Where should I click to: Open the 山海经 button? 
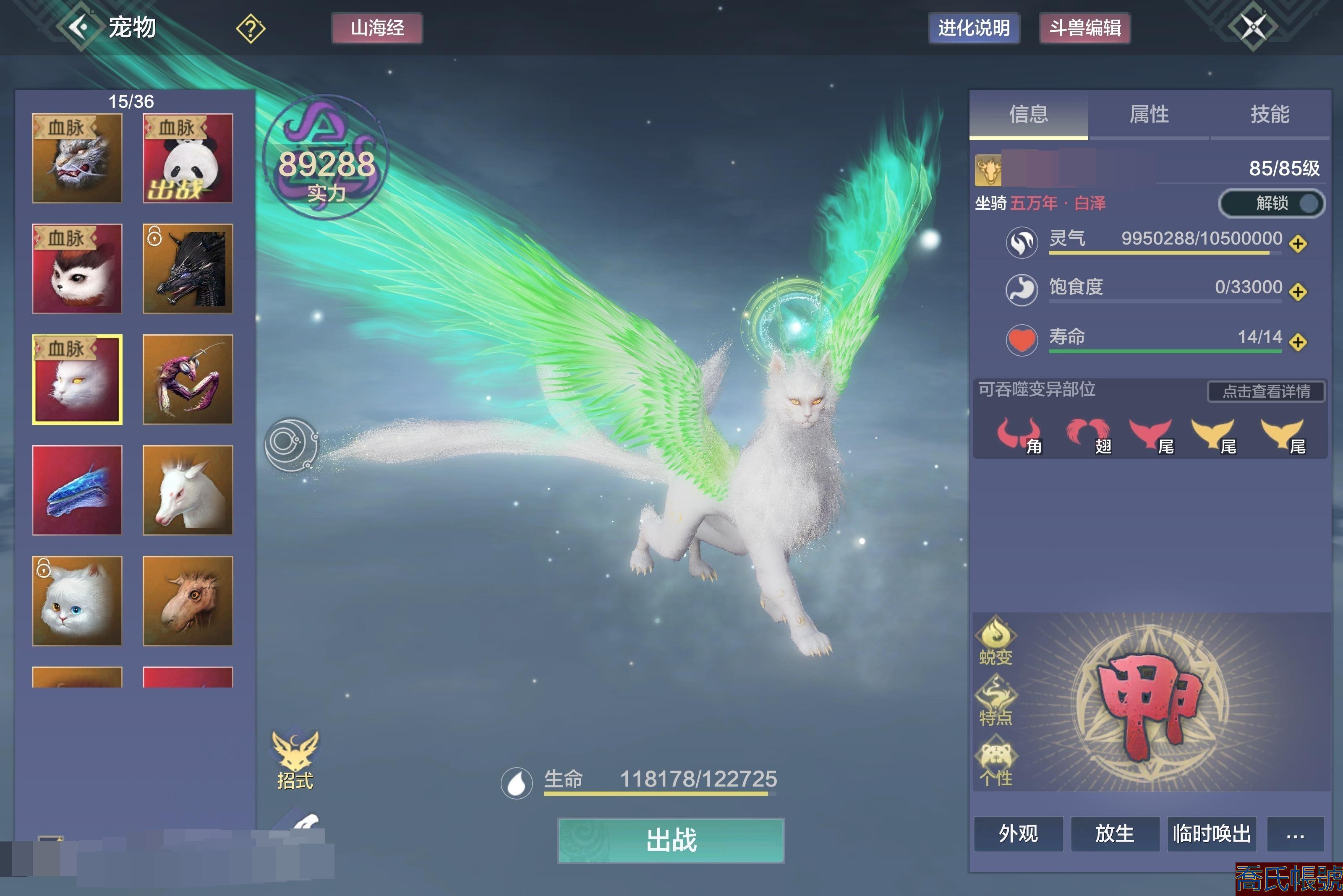pyautogui.click(x=377, y=28)
